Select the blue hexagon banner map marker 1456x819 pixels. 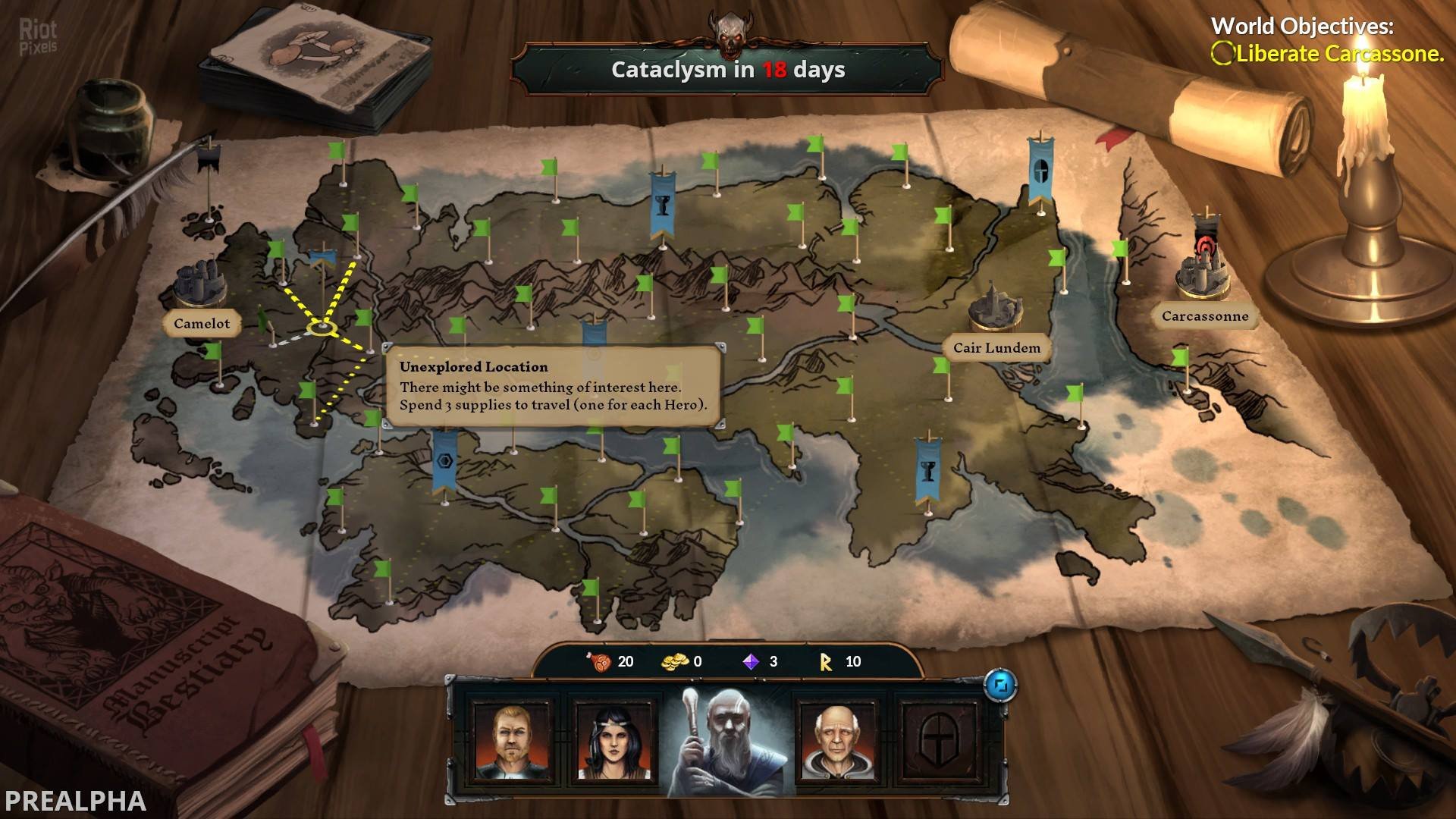click(444, 460)
